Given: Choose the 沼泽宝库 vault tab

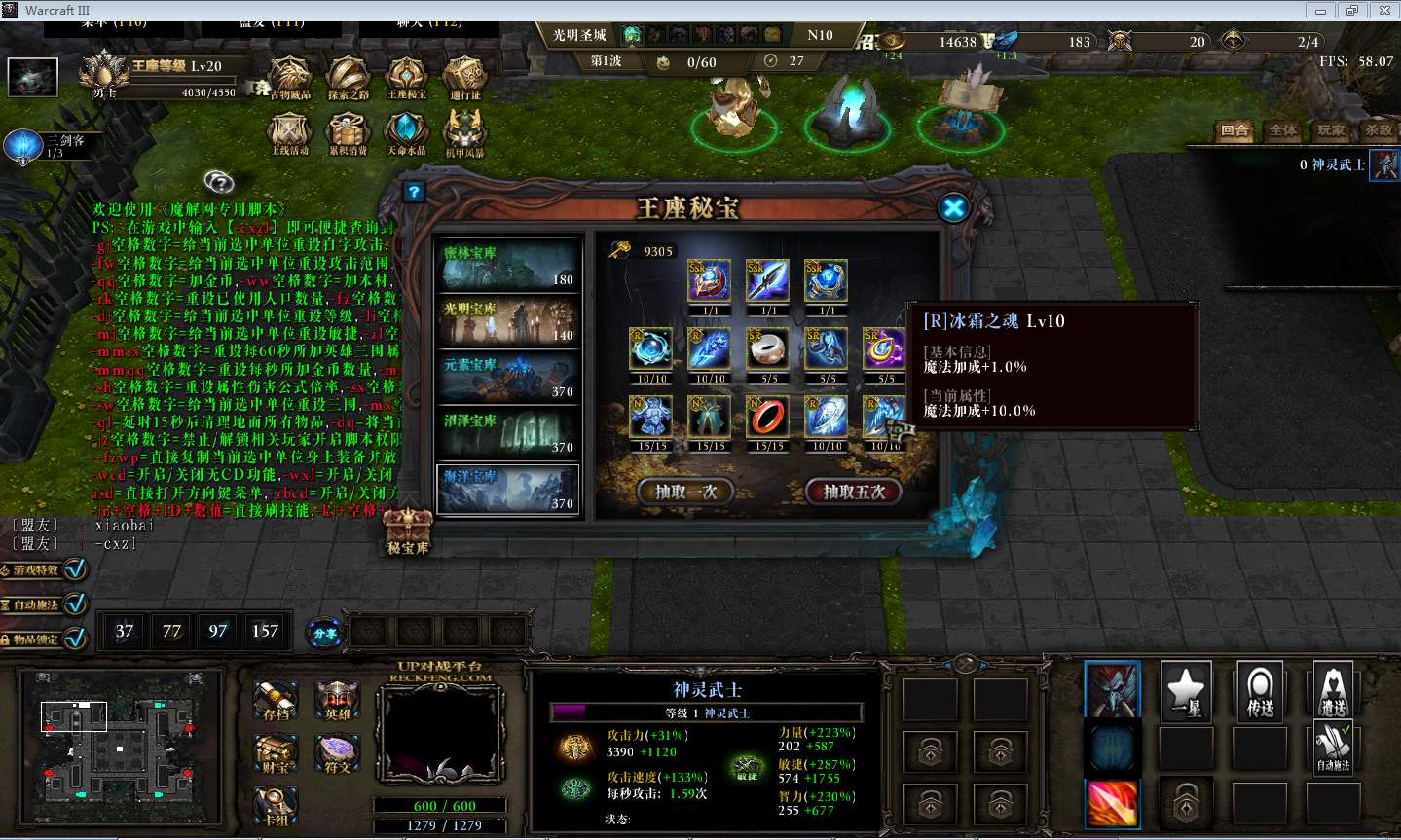Looking at the screenshot, I should [508, 433].
